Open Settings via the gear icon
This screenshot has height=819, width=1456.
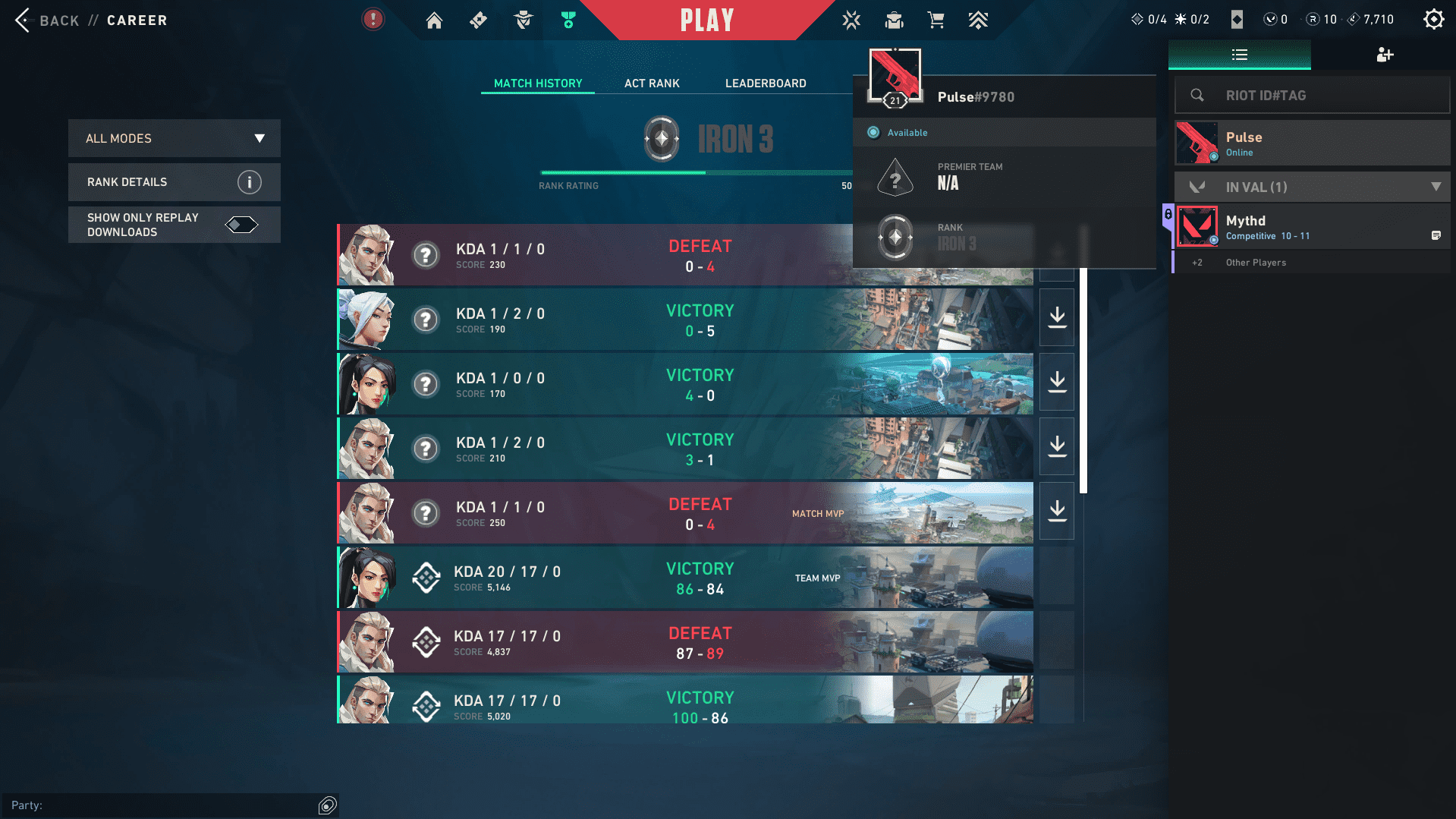pos(1432,19)
